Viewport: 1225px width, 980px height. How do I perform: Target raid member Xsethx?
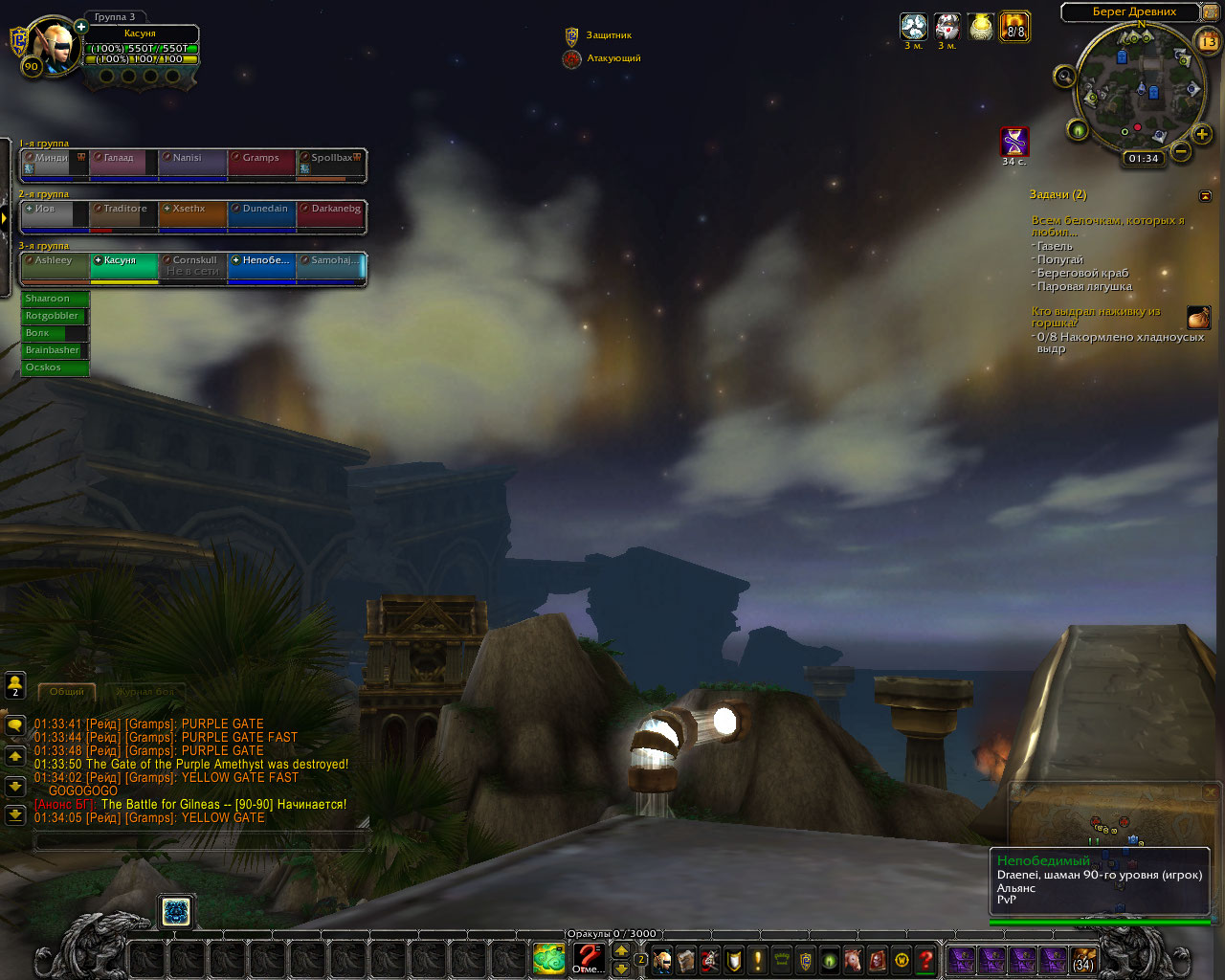click(x=191, y=215)
